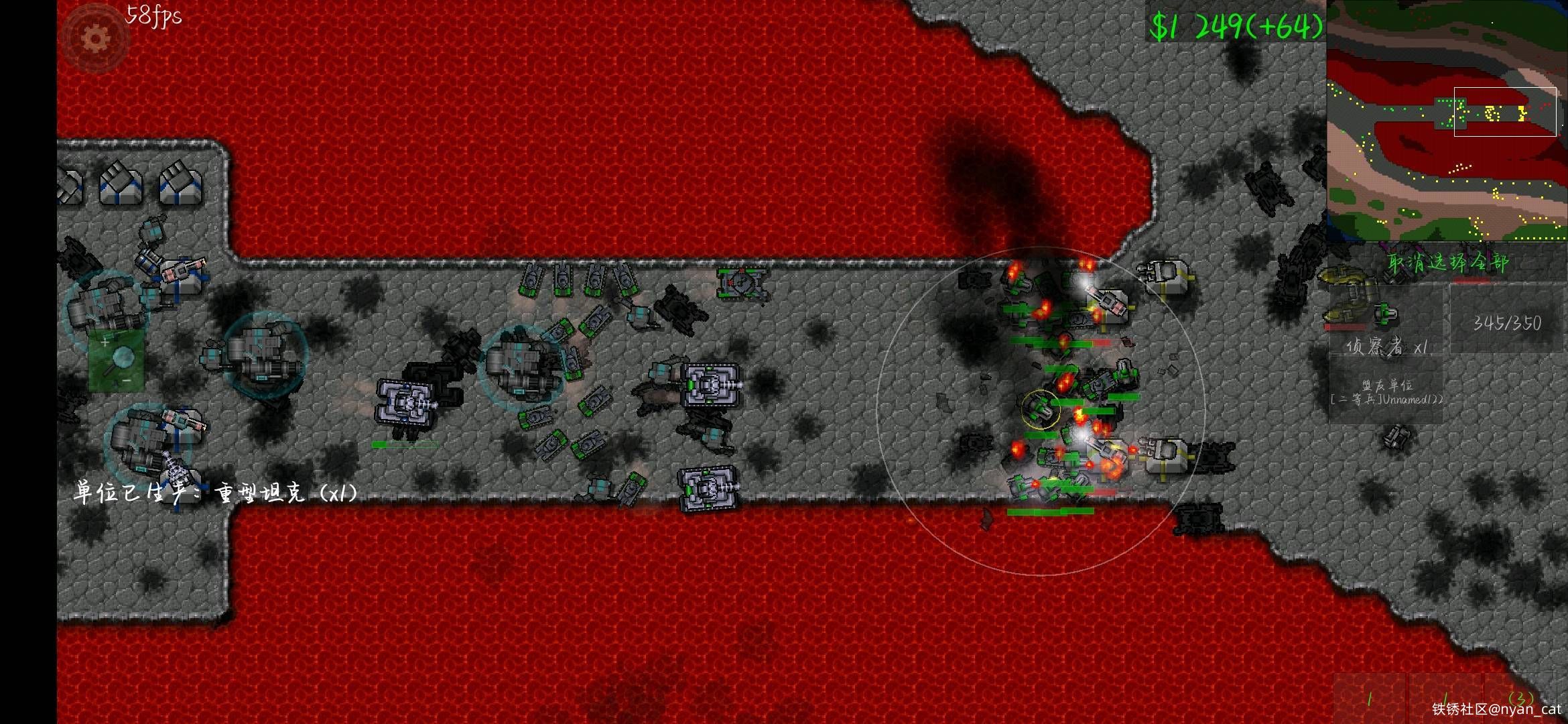The height and width of the screenshot is (724, 1568).
Task: Deselect all units with 取消选择全部
Action: [x=1447, y=262]
